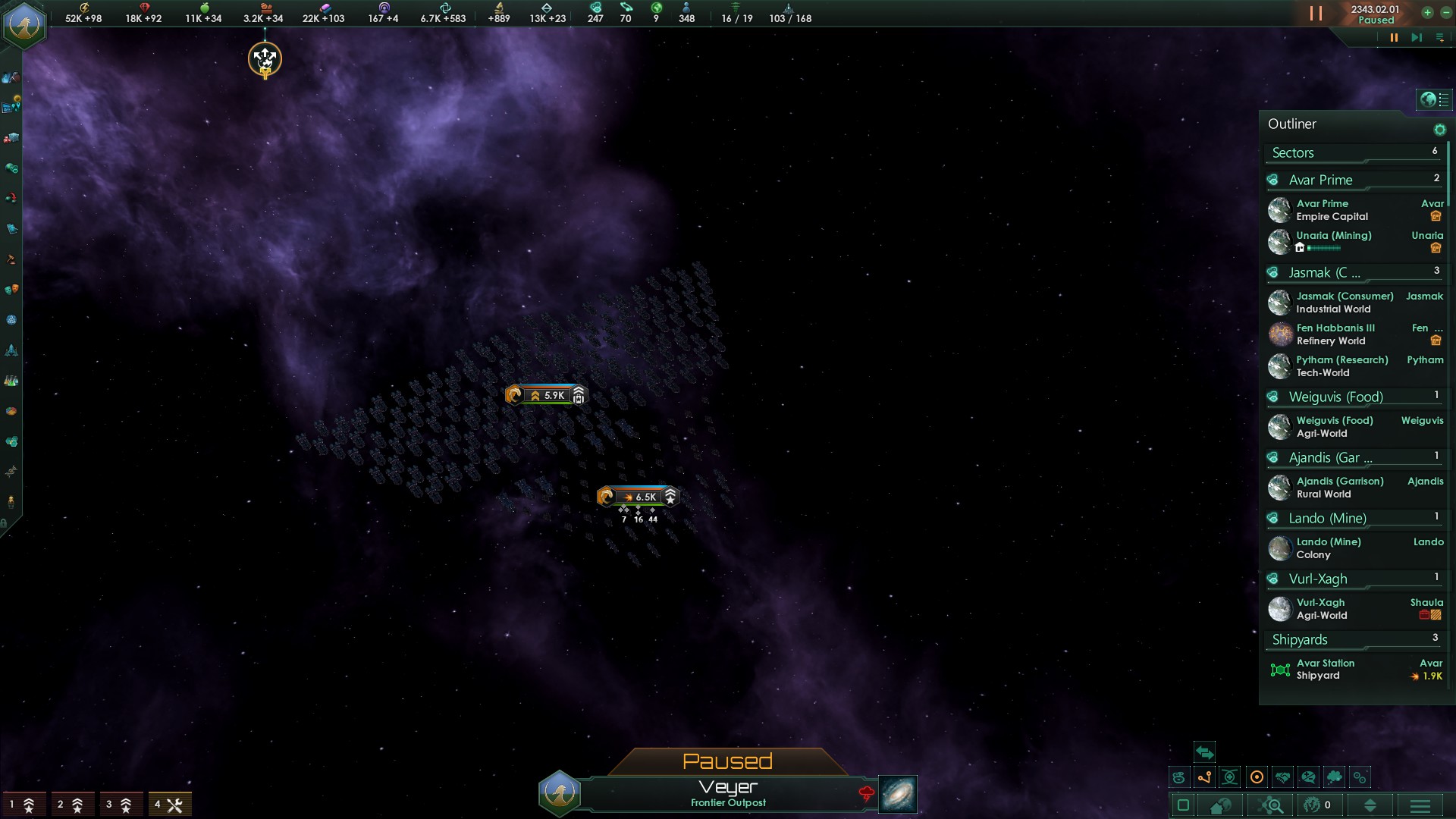
Task: Click the go-to-home-planet button
Action: coord(1221,805)
